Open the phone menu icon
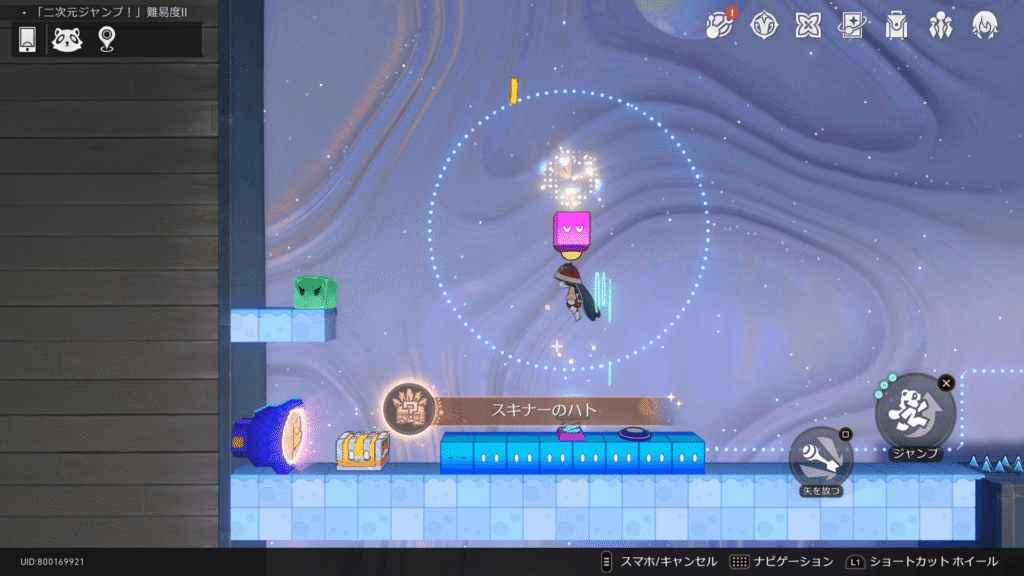 (28, 39)
